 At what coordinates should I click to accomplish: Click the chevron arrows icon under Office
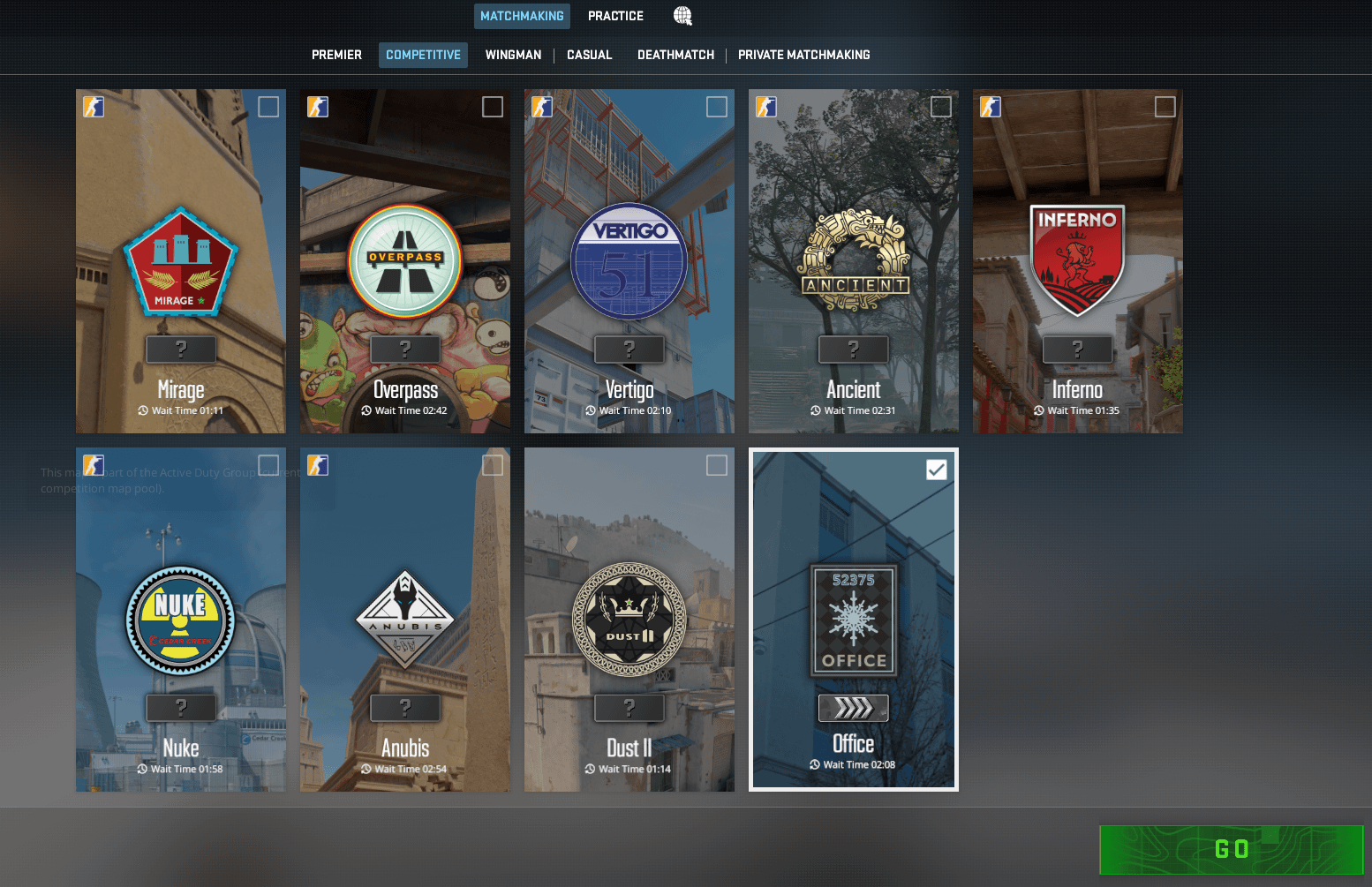click(x=853, y=707)
